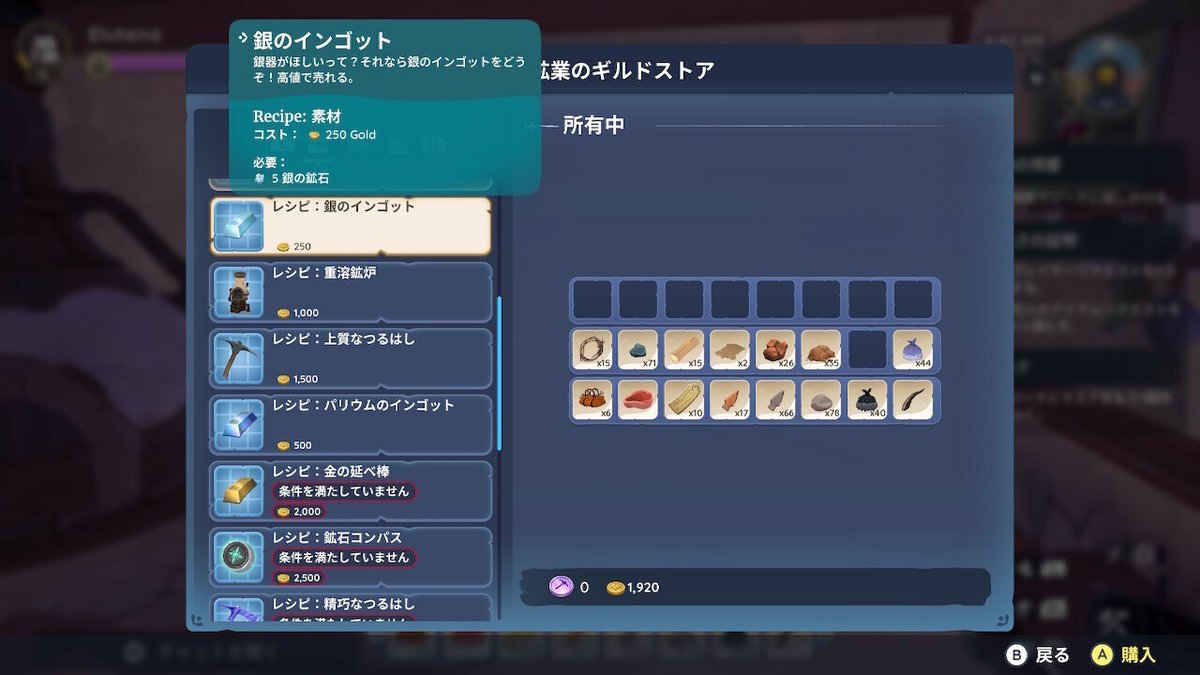Select the 上質なつるはし recipe

(x=350, y=358)
